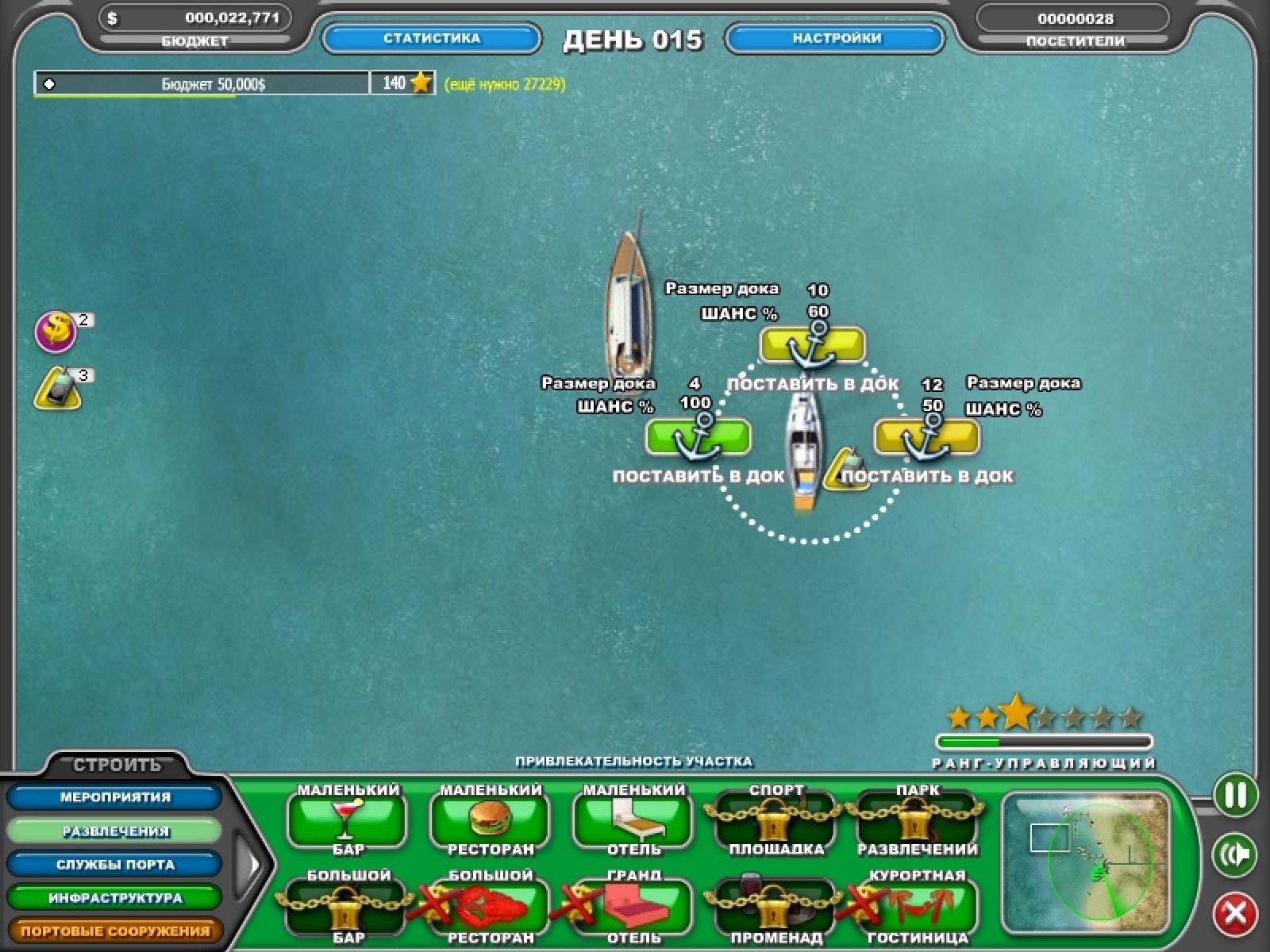Dock the boat at the green 100% anchor
1270x952 pixels.
(698, 438)
